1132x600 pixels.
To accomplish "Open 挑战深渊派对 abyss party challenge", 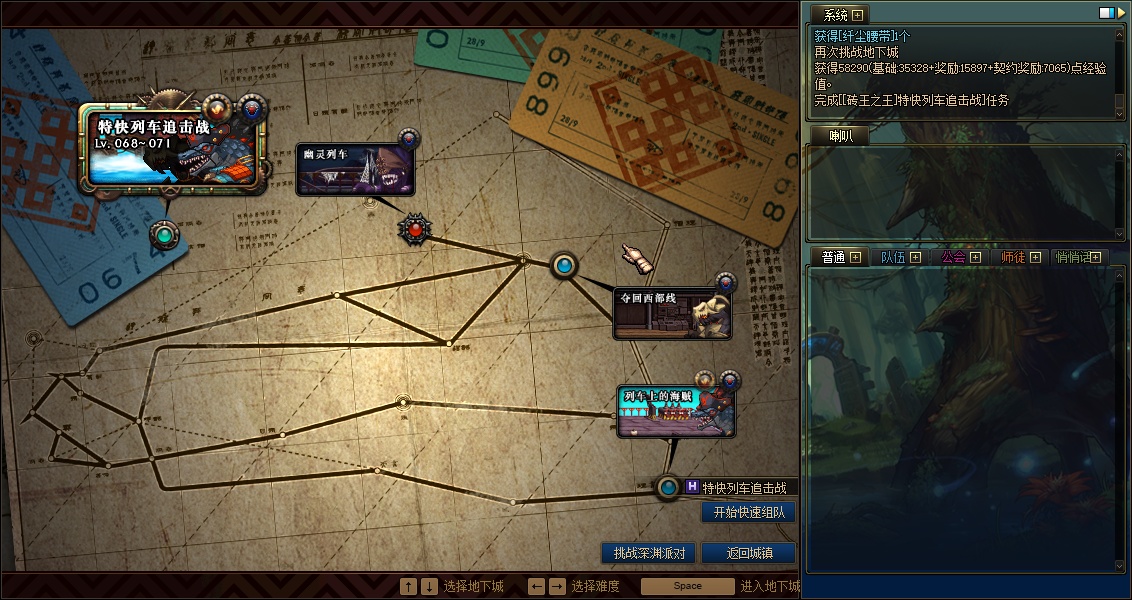I will [x=649, y=553].
